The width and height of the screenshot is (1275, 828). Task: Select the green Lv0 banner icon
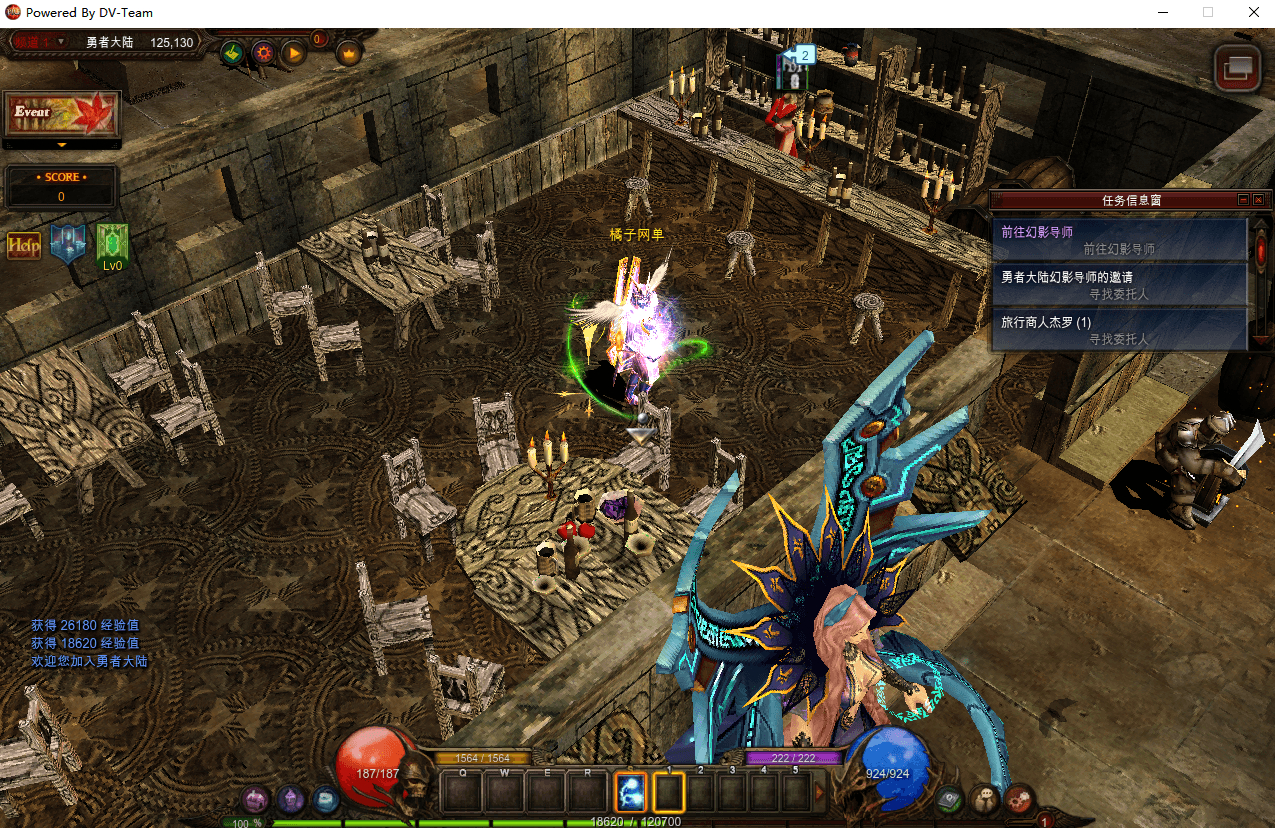tap(112, 245)
